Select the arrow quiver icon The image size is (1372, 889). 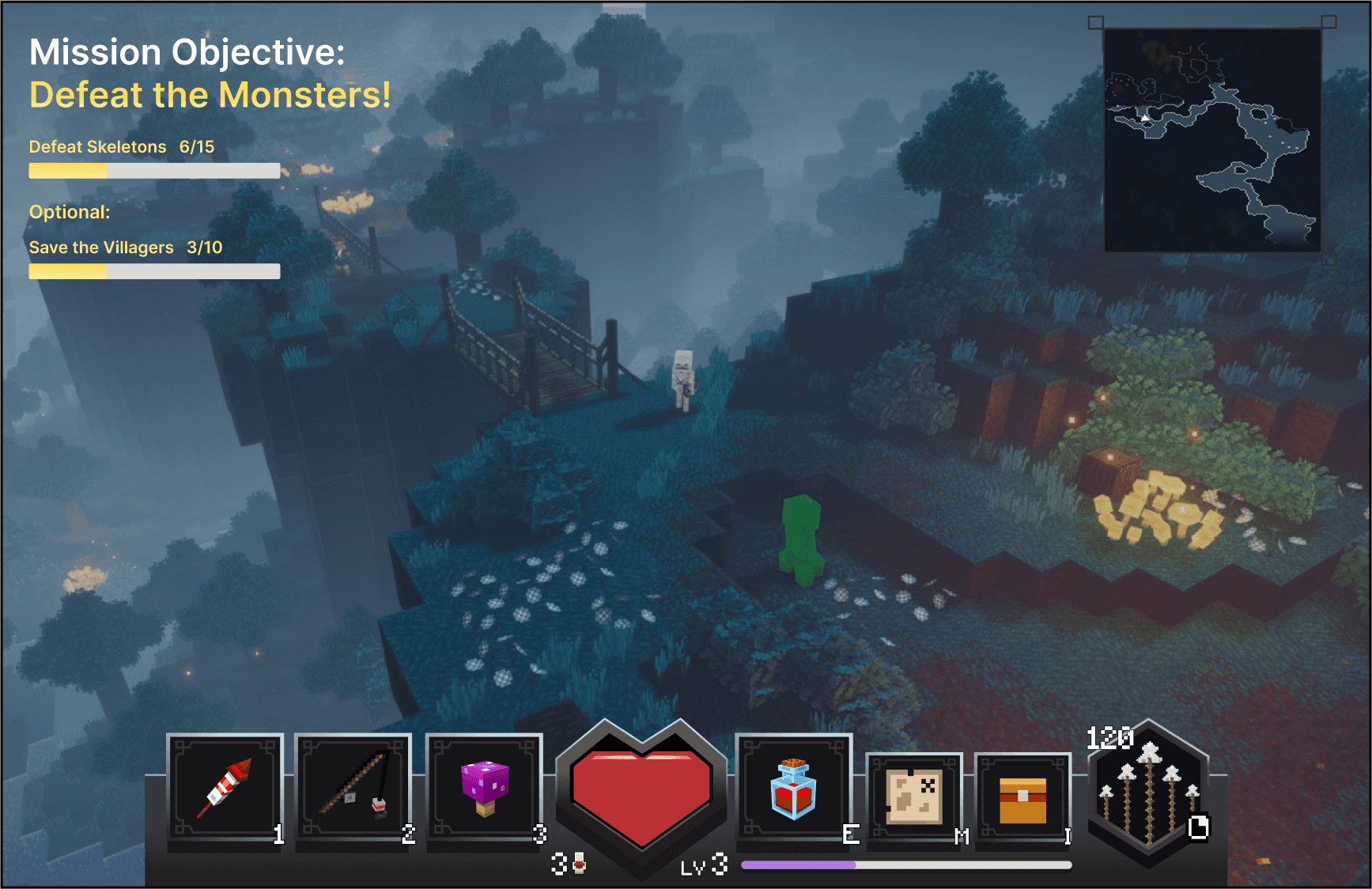[x=1148, y=793]
